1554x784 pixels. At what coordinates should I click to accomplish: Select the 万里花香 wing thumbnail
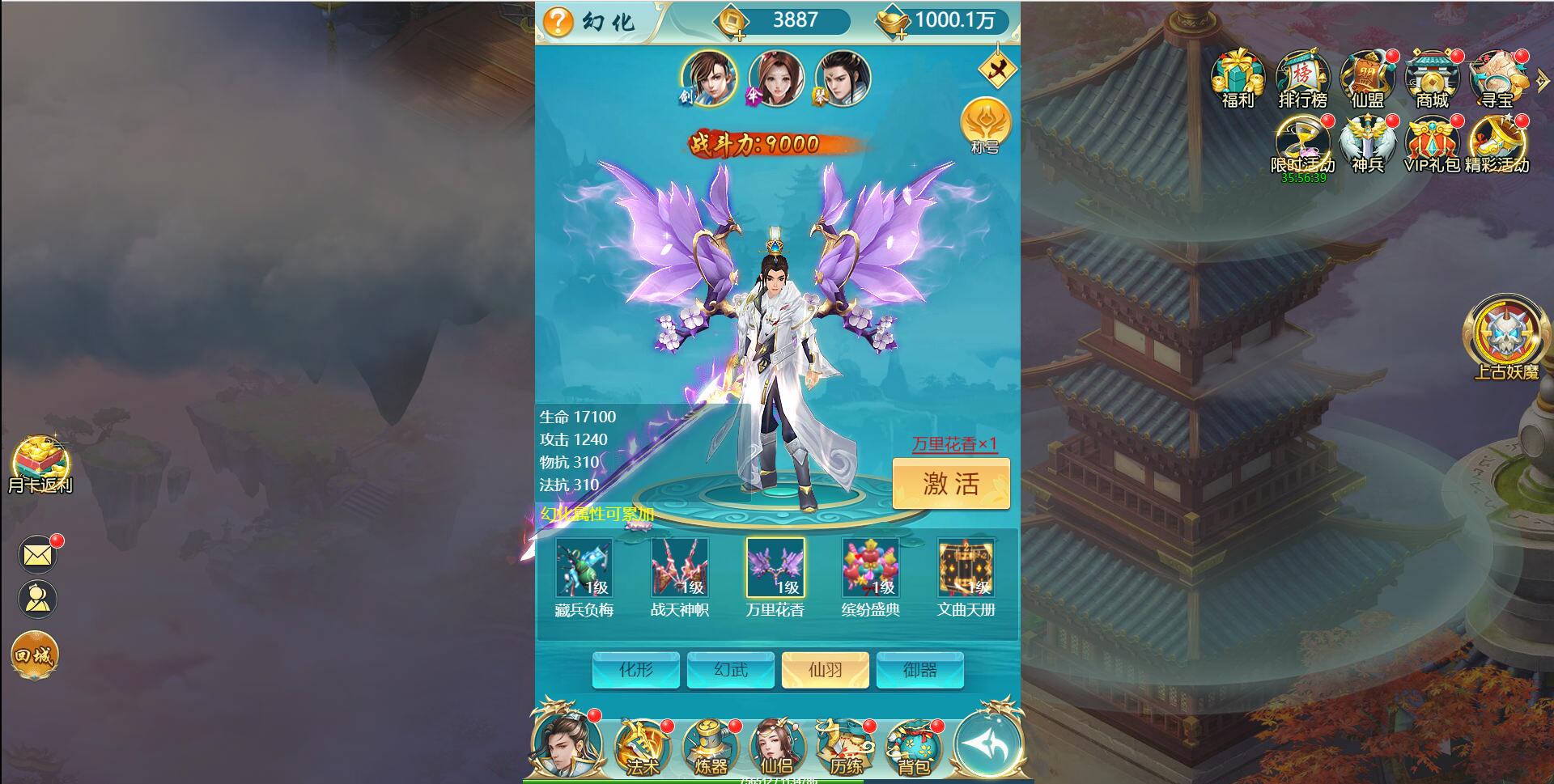point(775,568)
